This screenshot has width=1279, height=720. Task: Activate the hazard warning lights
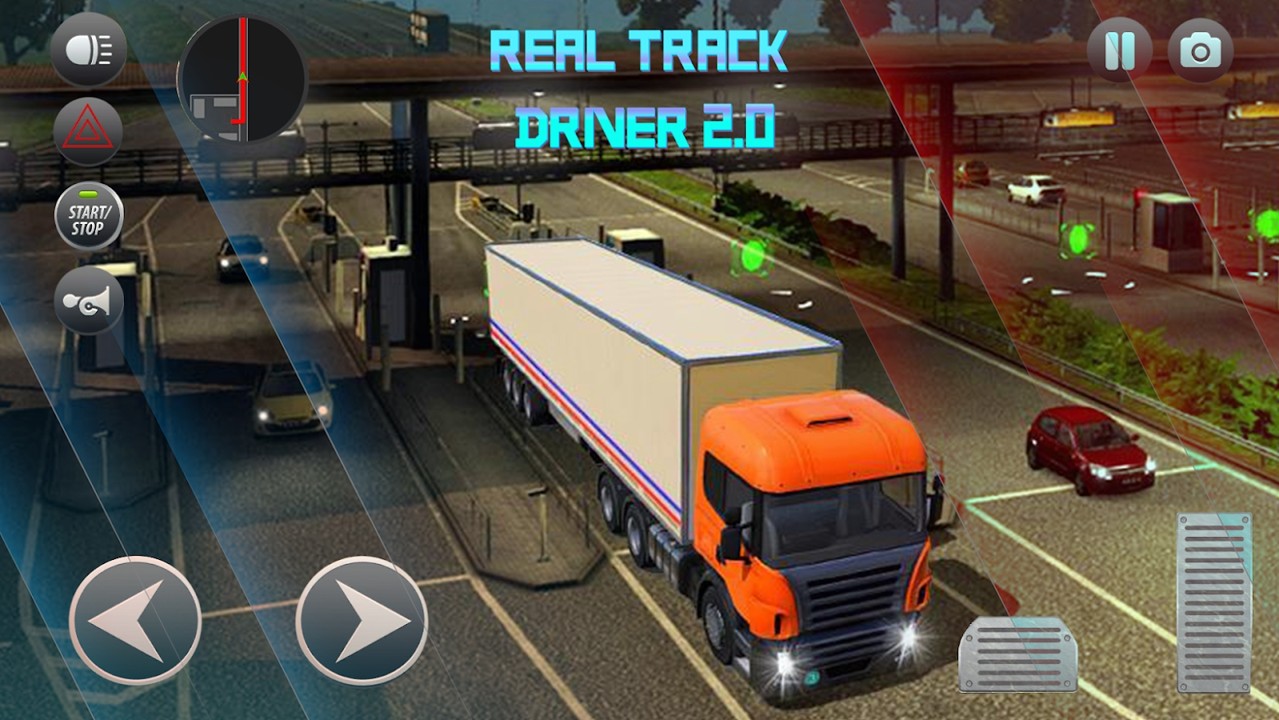[x=88, y=131]
